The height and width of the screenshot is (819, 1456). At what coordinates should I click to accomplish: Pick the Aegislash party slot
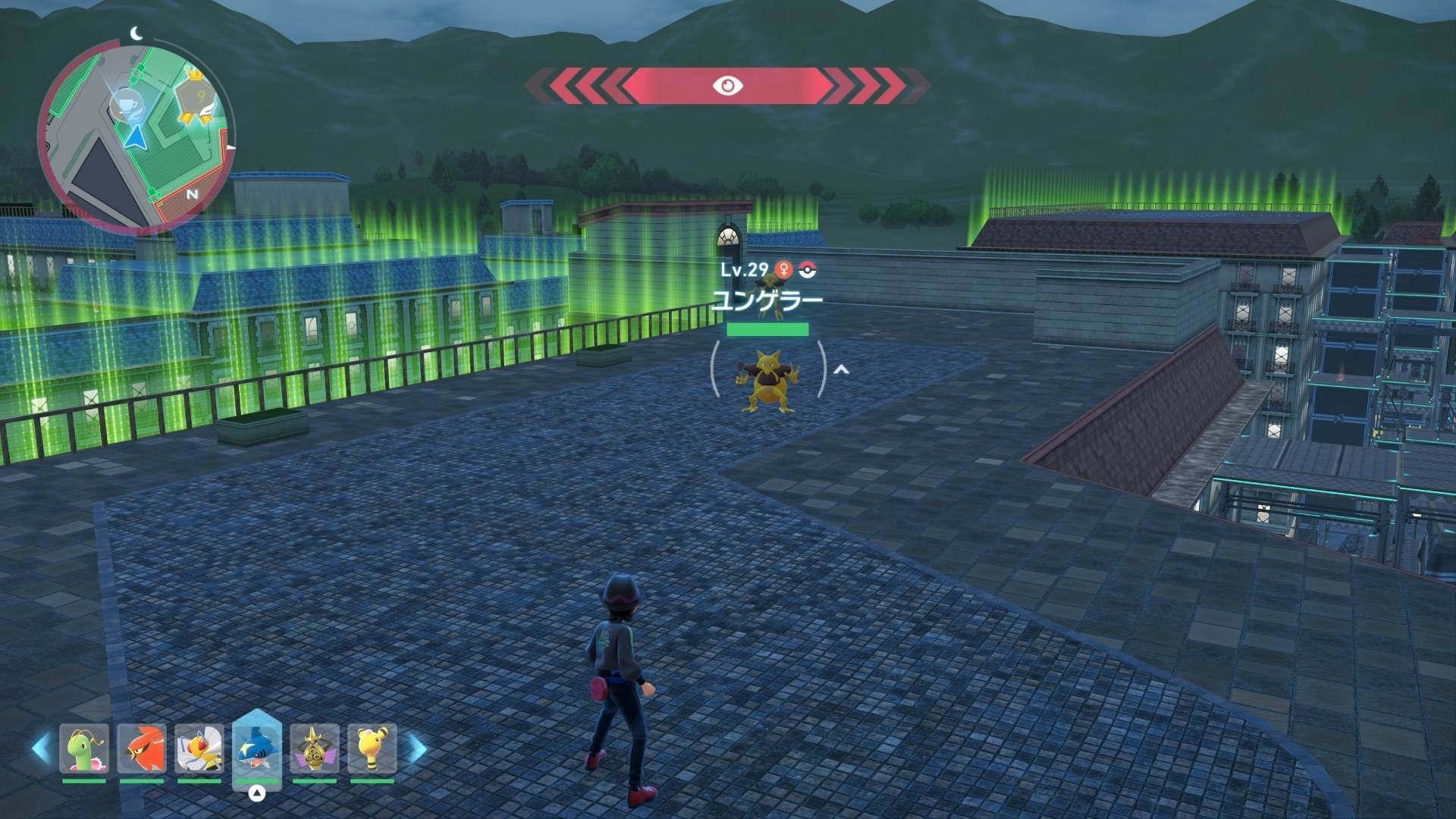point(315,749)
